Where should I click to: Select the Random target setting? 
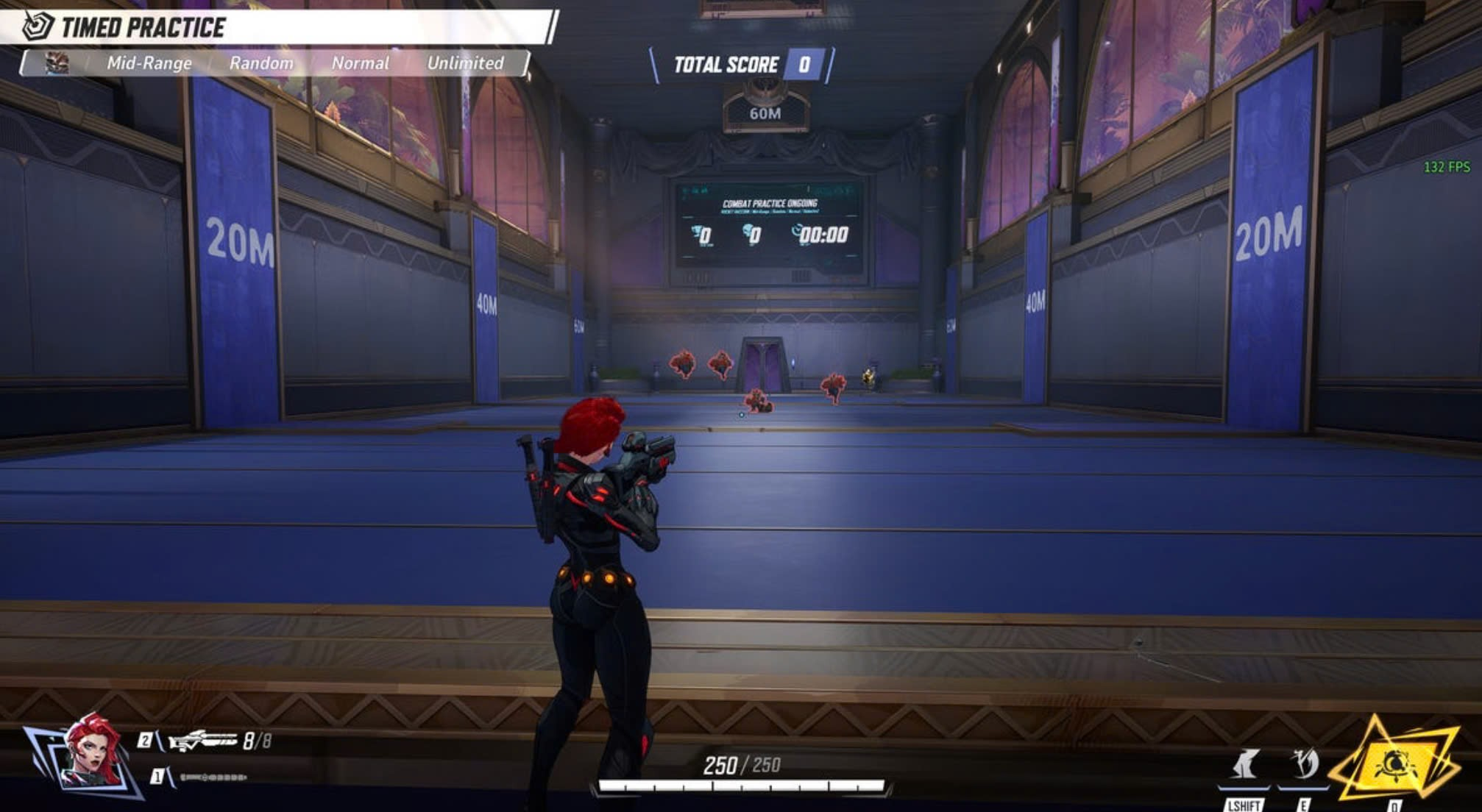[x=261, y=63]
